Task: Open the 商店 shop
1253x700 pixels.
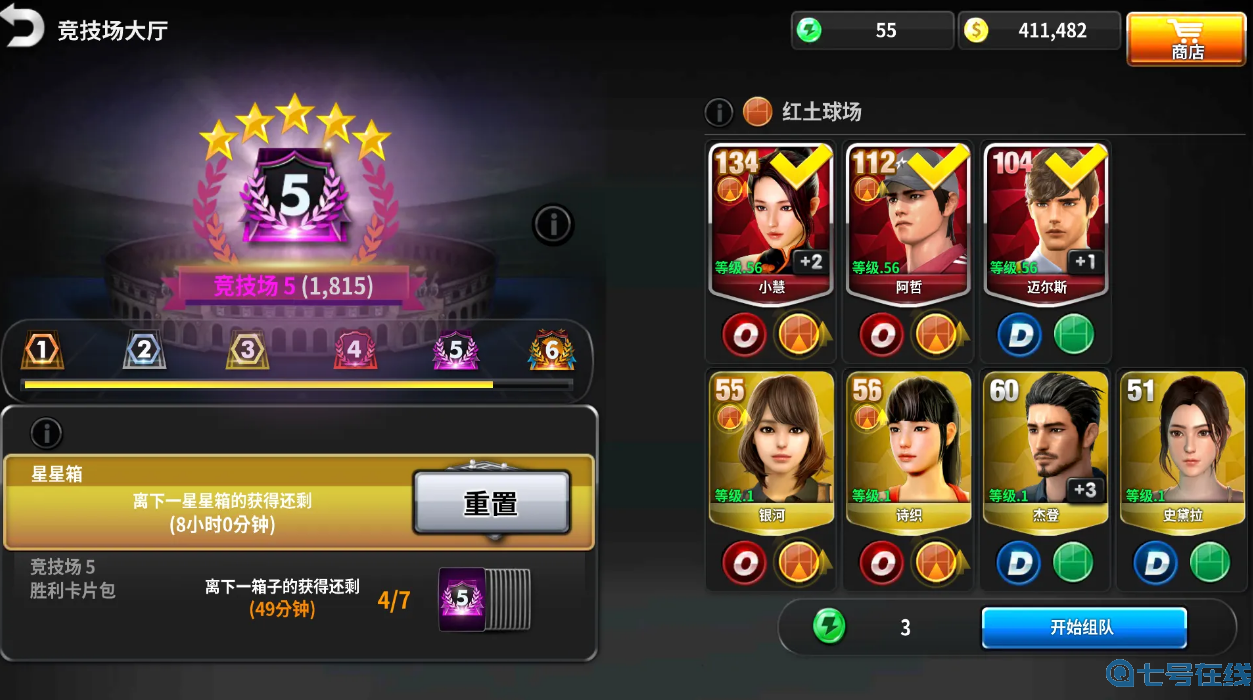Action: tap(1186, 39)
